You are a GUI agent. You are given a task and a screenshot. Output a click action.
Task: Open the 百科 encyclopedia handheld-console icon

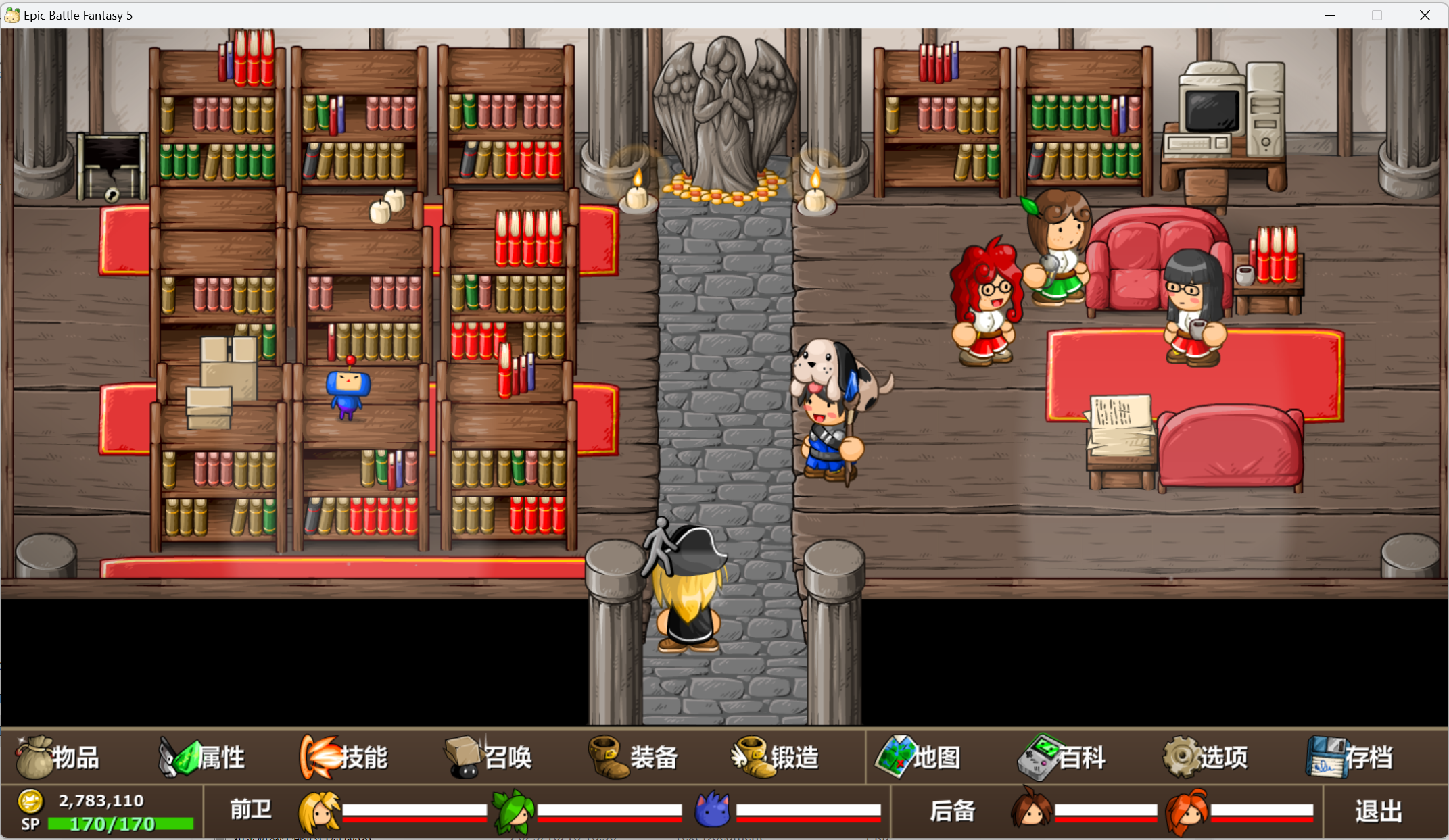(1037, 758)
